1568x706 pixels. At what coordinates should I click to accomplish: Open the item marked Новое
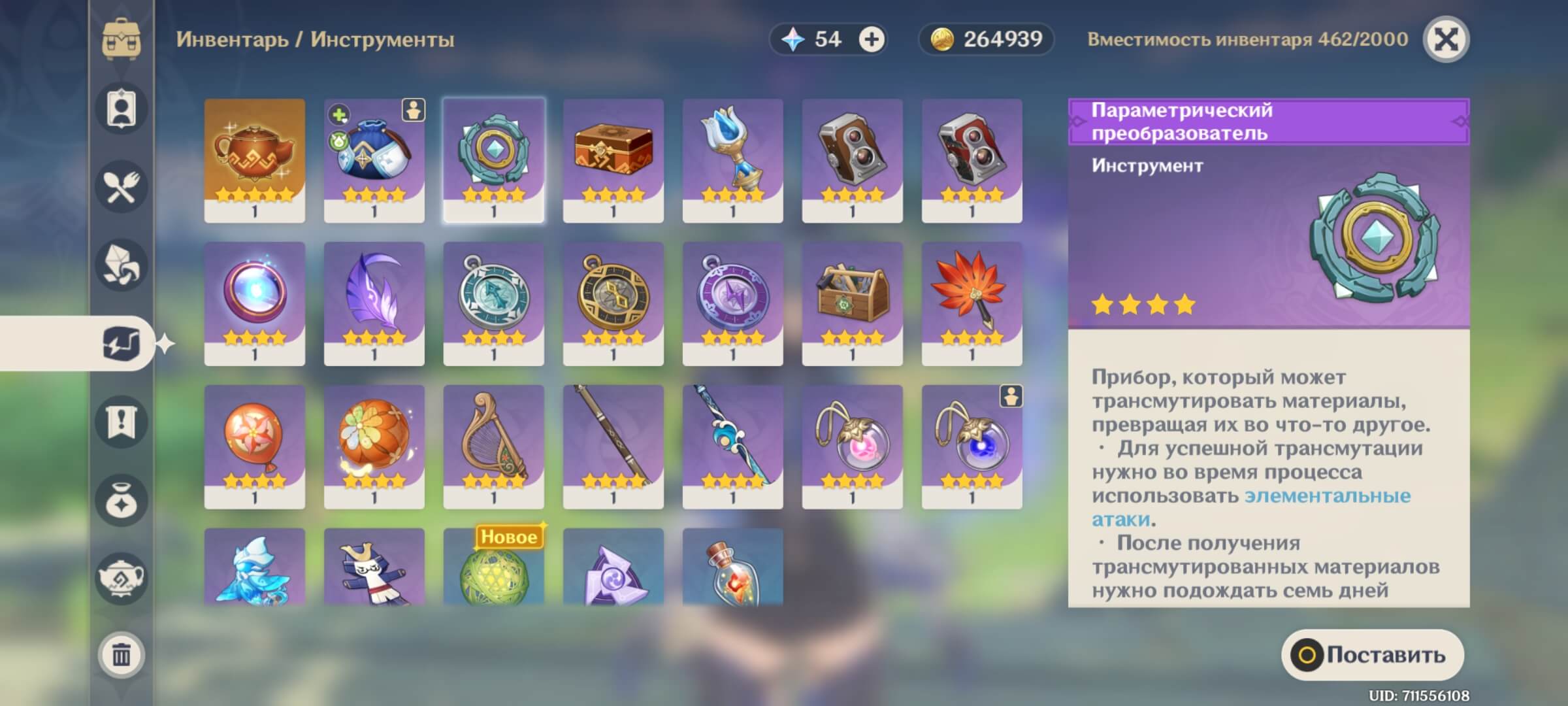point(493,569)
